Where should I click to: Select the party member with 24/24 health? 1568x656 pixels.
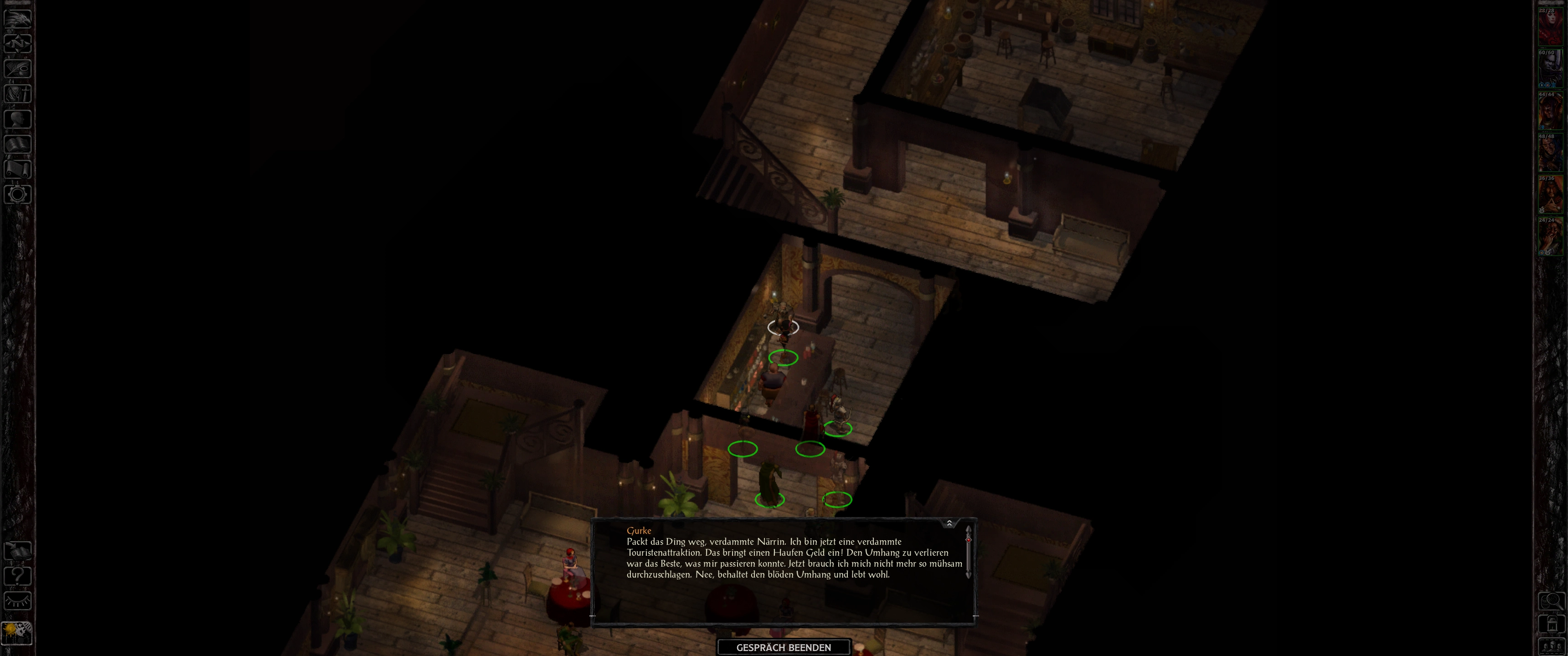pos(1550,237)
